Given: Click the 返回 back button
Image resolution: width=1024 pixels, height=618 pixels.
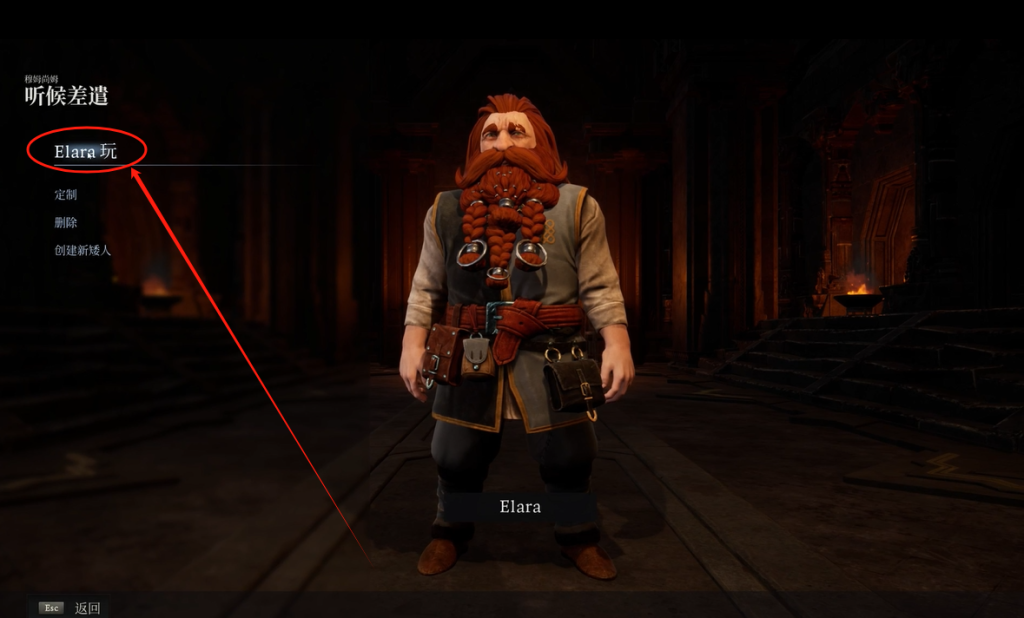Looking at the screenshot, I should (x=87, y=608).
